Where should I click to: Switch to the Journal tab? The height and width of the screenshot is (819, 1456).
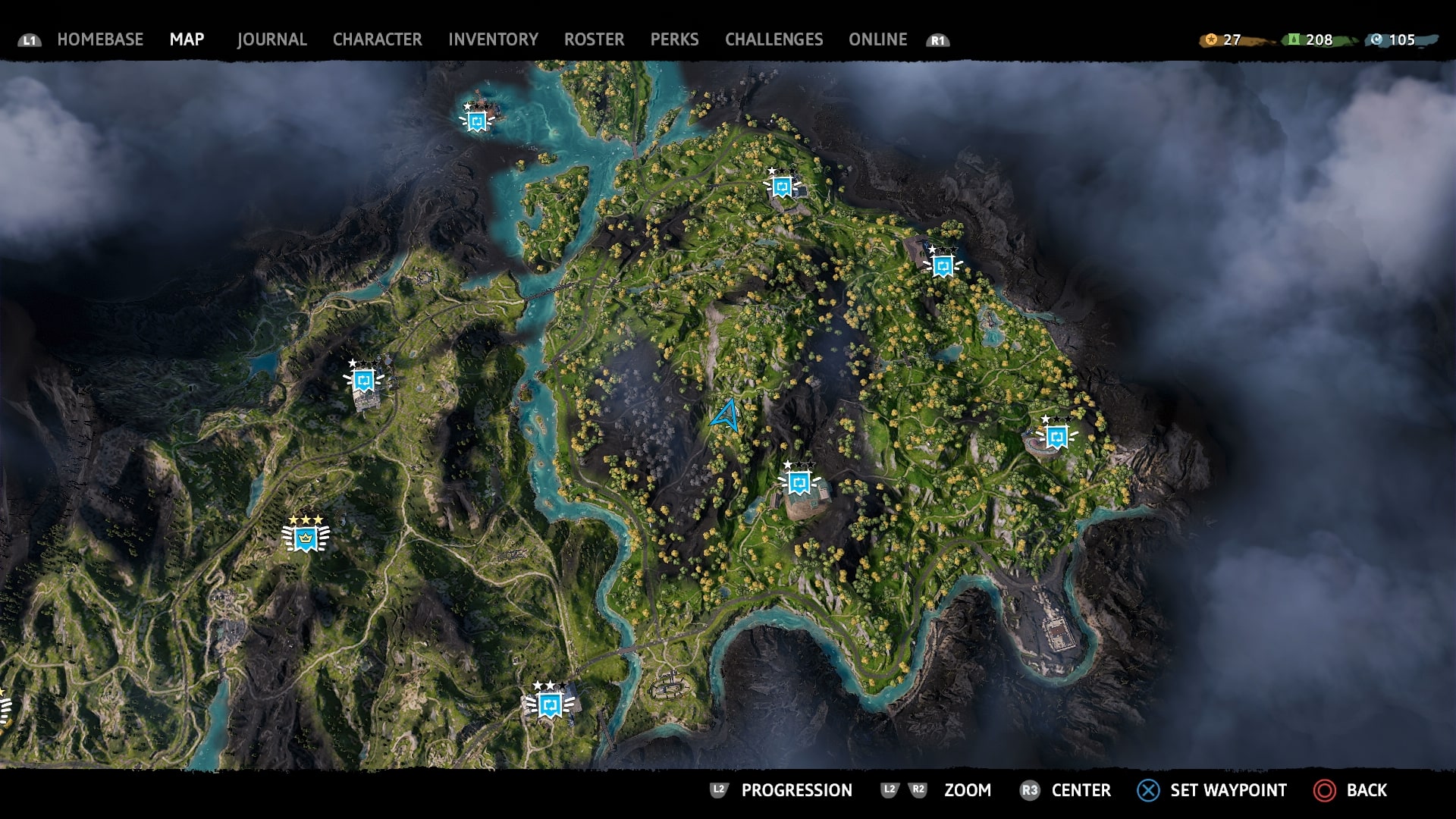click(271, 39)
